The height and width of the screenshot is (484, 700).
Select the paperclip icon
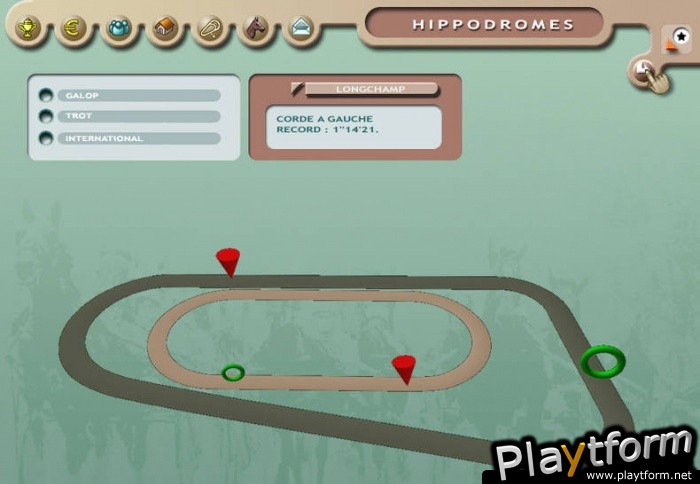coord(211,27)
